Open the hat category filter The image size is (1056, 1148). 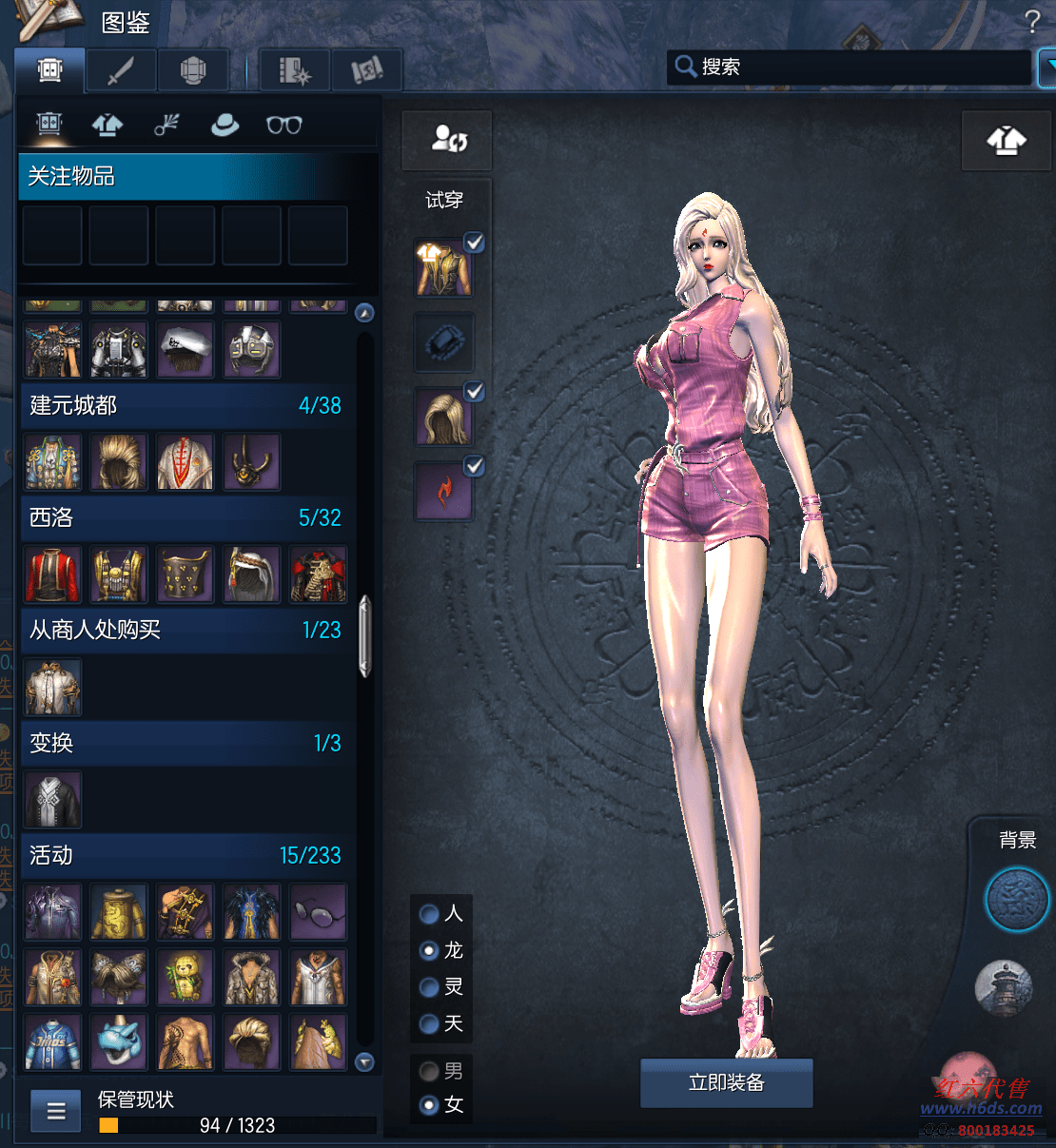[x=225, y=125]
